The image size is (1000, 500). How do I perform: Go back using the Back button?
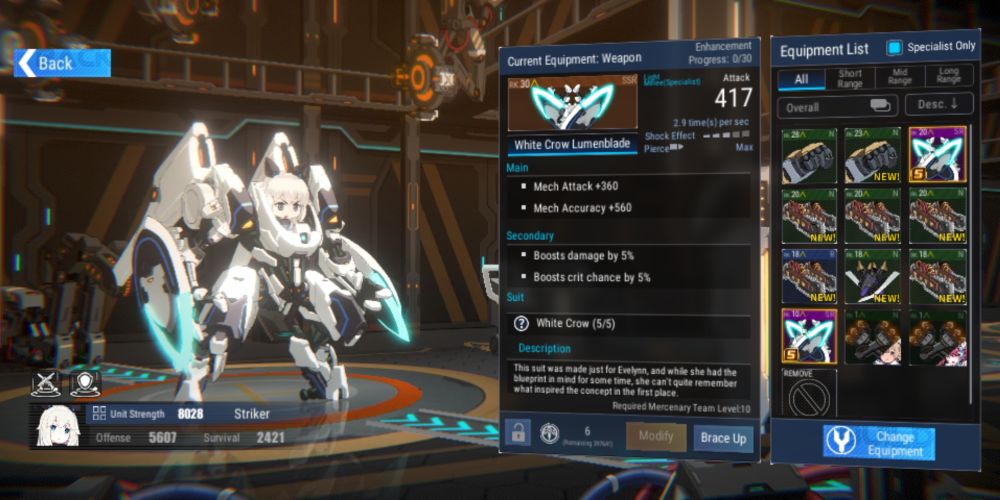tap(62, 63)
